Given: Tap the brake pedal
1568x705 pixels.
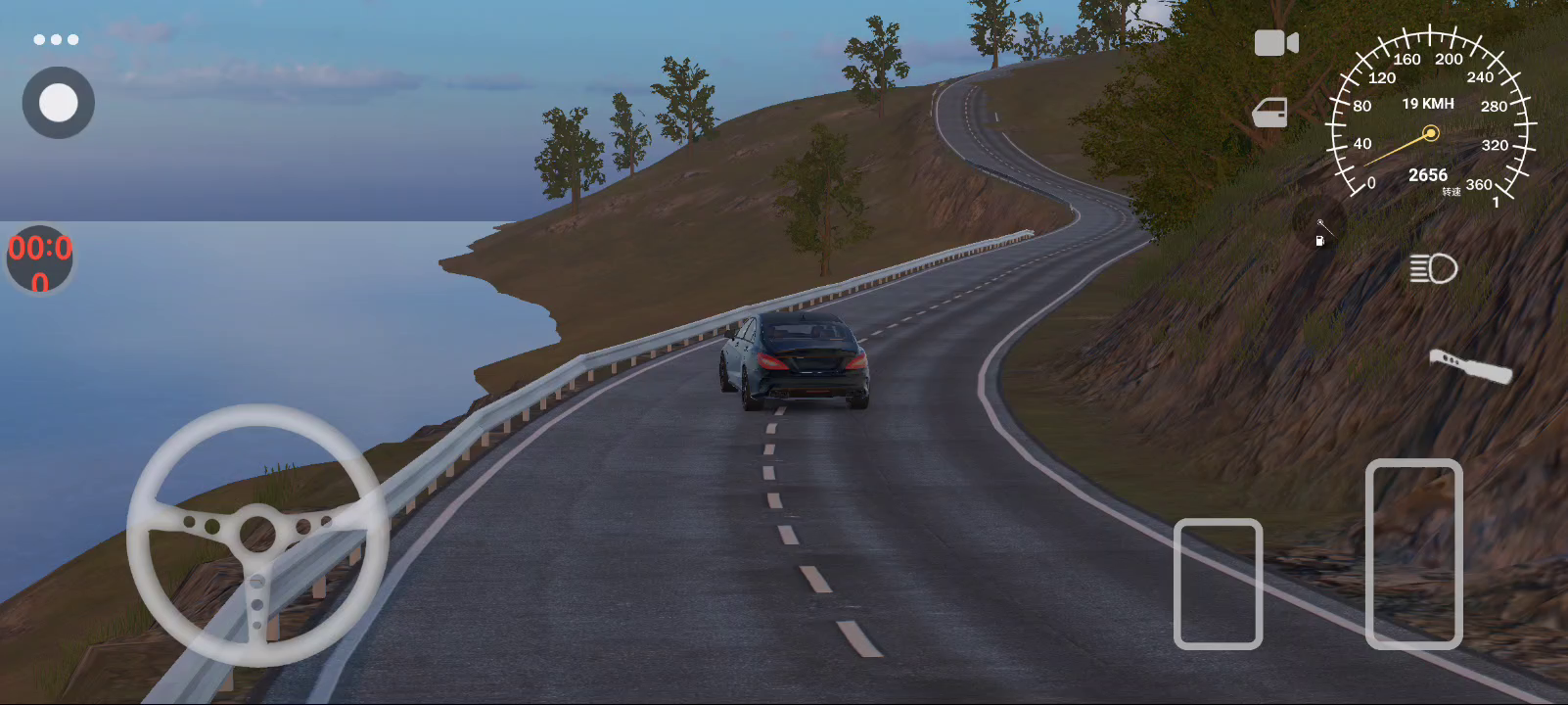Looking at the screenshot, I should click(1218, 584).
